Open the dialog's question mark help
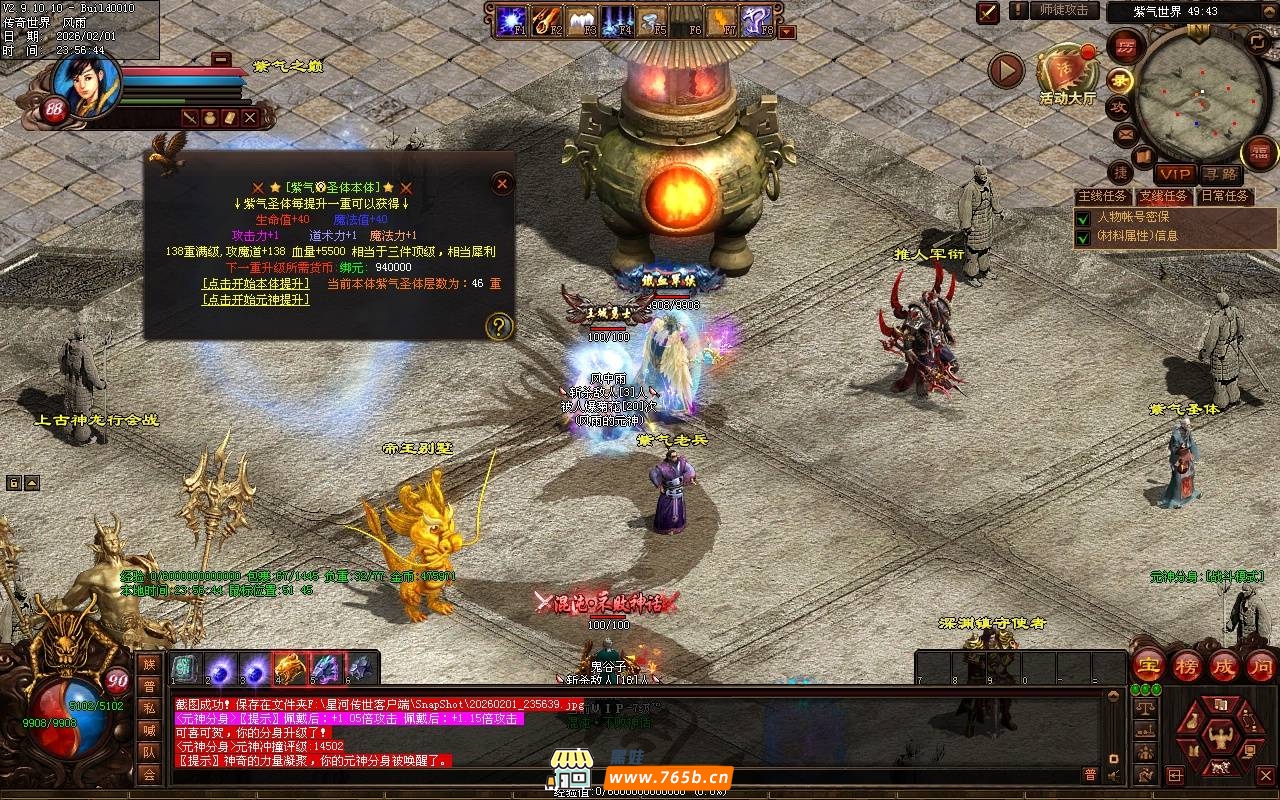The image size is (1280, 800). (498, 326)
